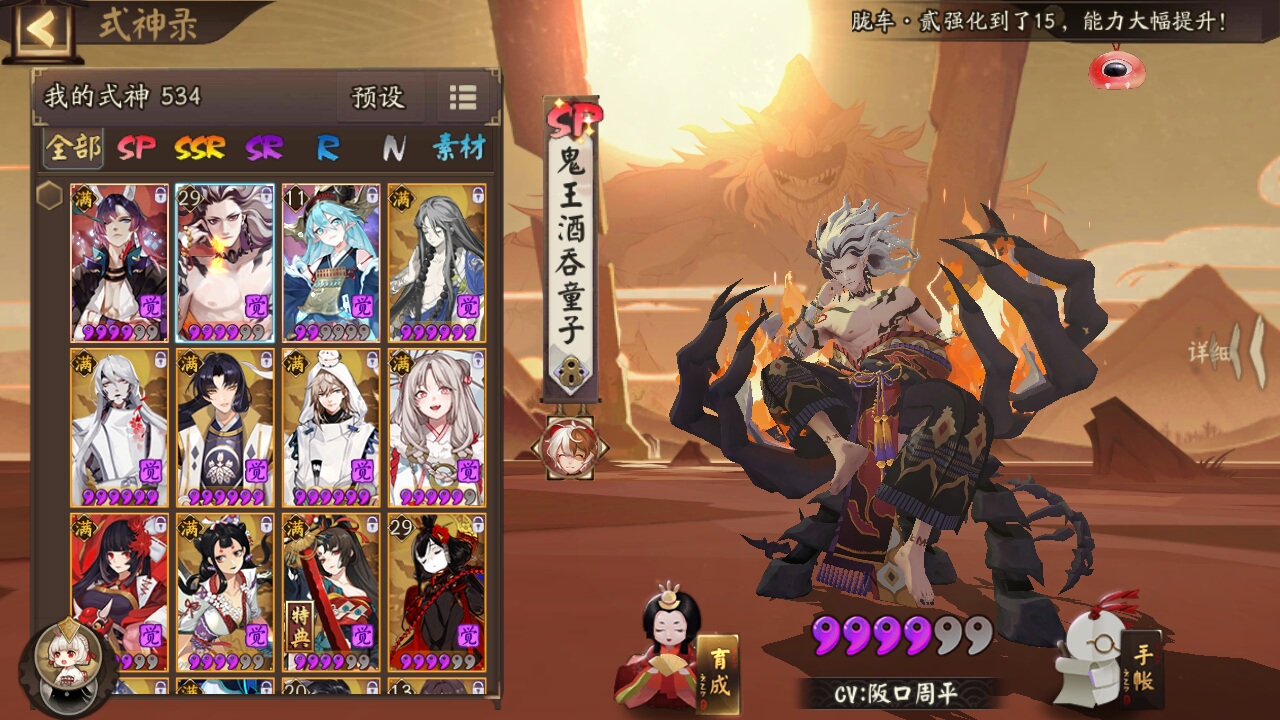Choose the N rarity tab
Screen dimensions: 1280x720
tap(394, 149)
